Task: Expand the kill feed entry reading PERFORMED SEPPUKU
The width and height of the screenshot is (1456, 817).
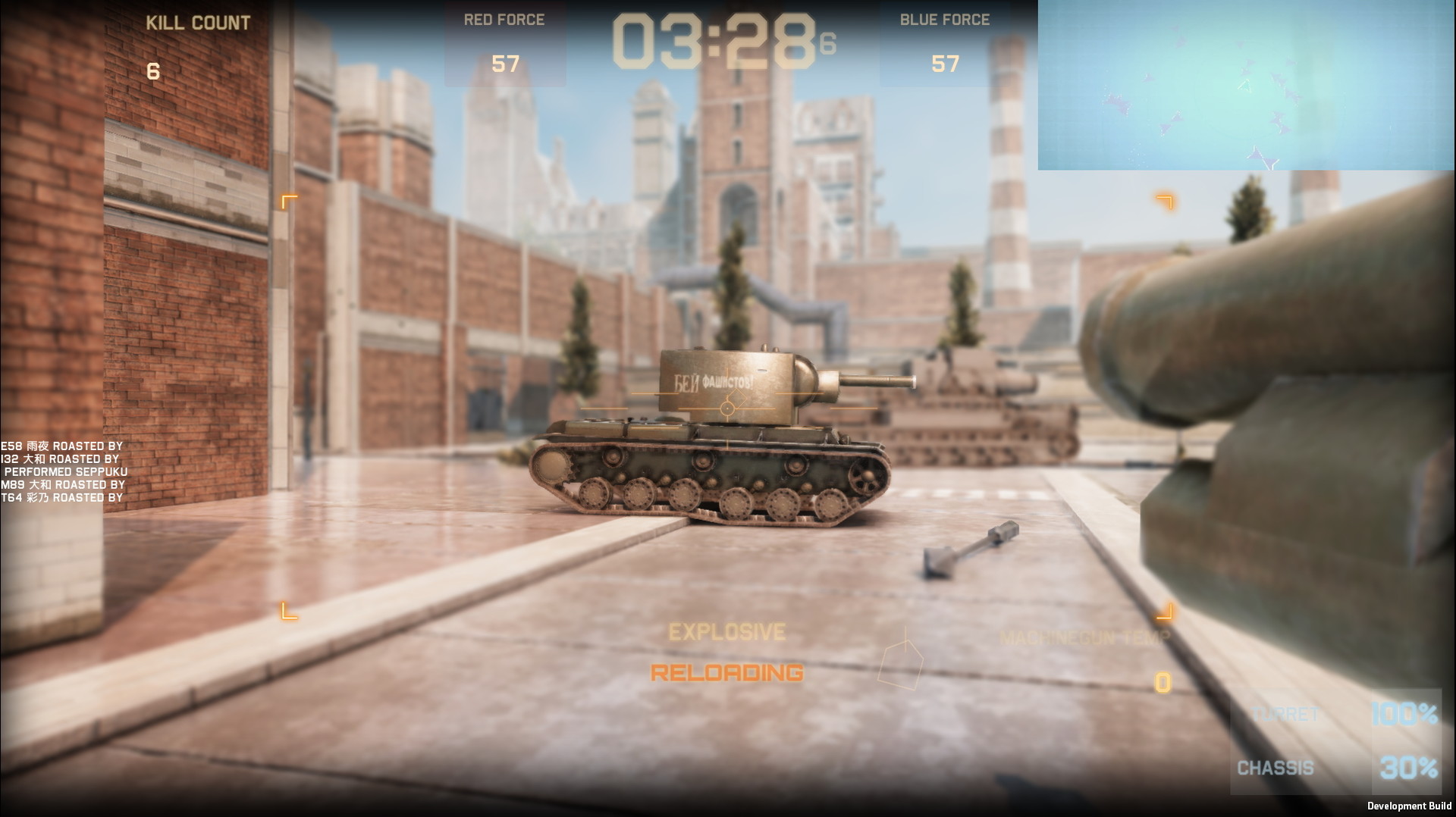Action: [x=64, y=471]
